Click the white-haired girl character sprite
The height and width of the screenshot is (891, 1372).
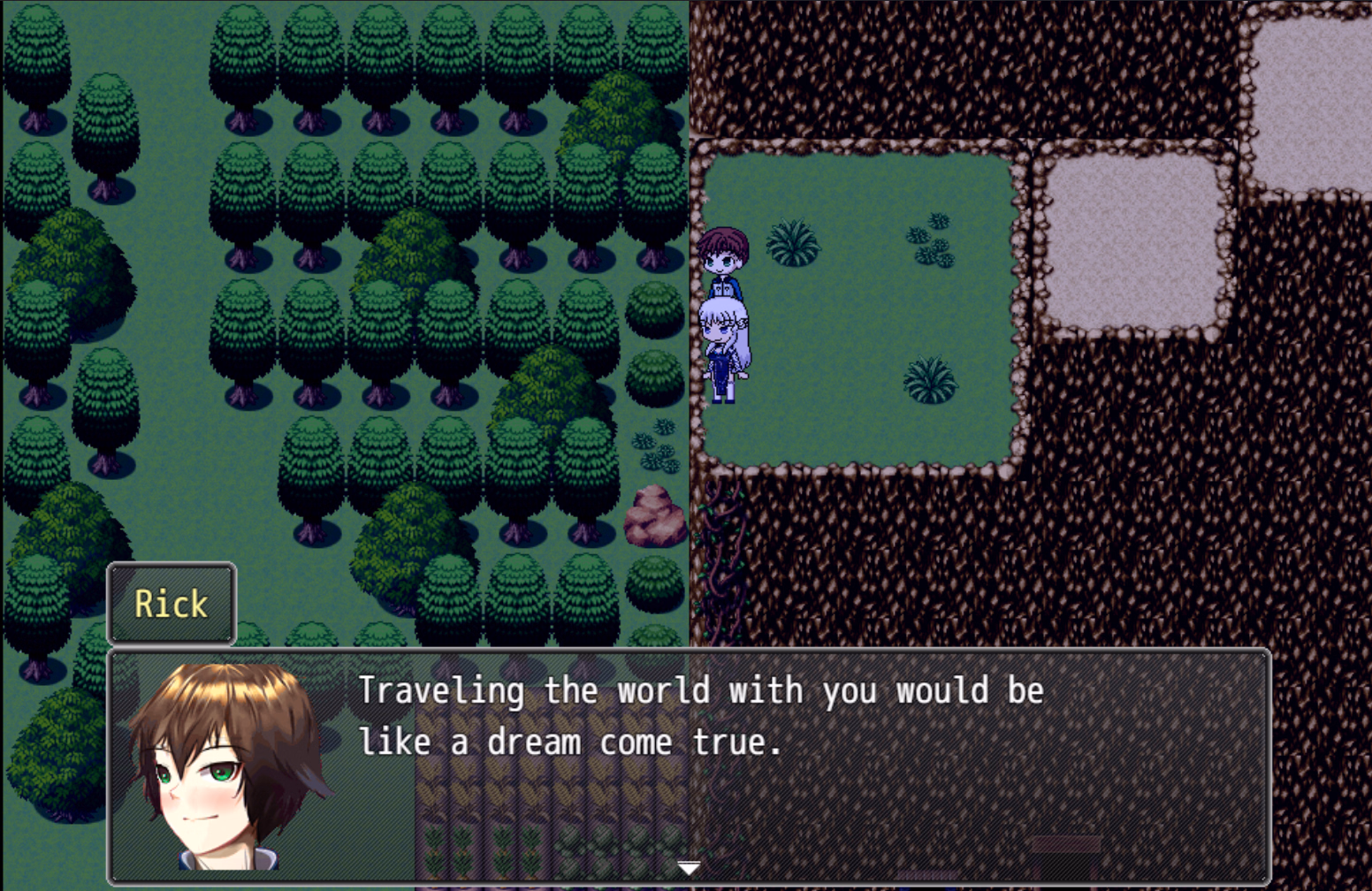728,345
